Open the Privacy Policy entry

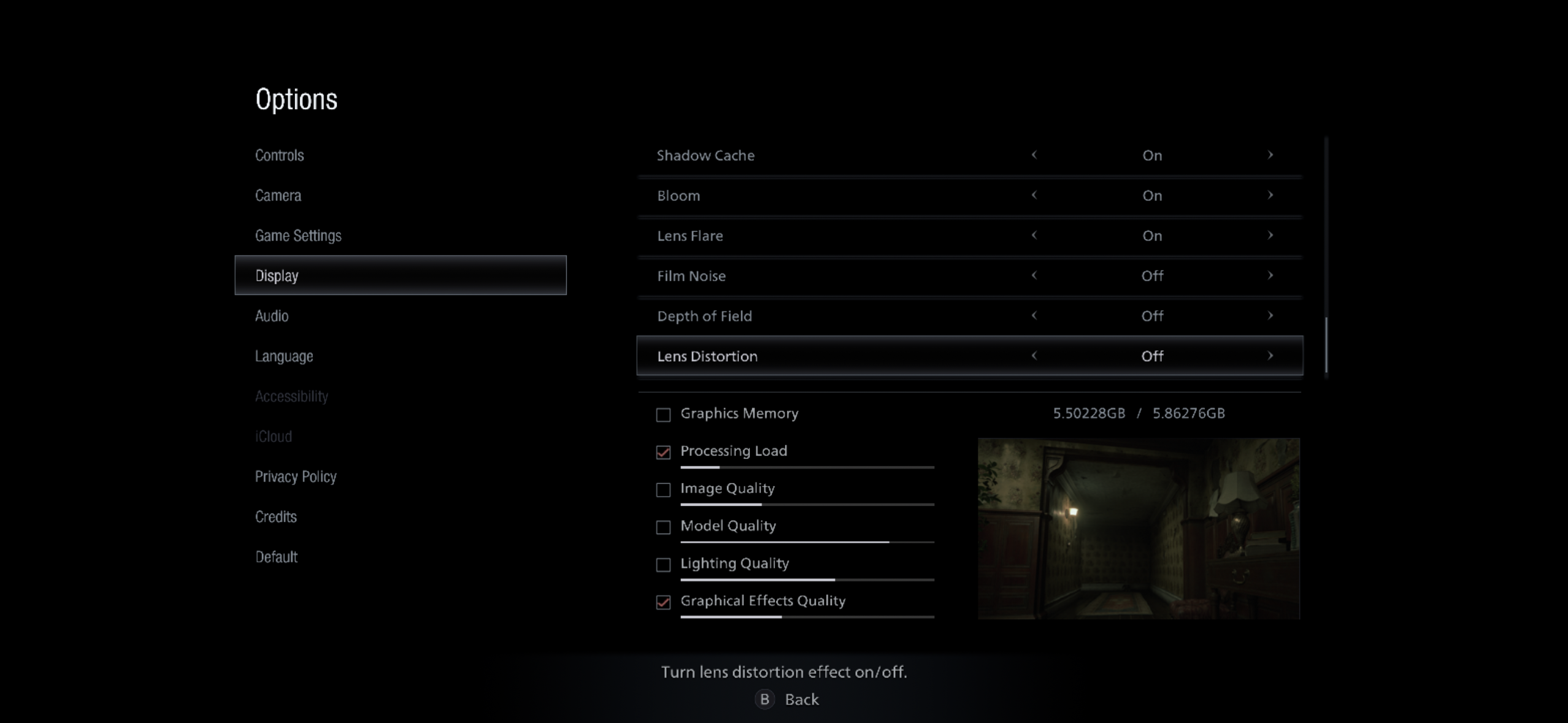(296, 476)
